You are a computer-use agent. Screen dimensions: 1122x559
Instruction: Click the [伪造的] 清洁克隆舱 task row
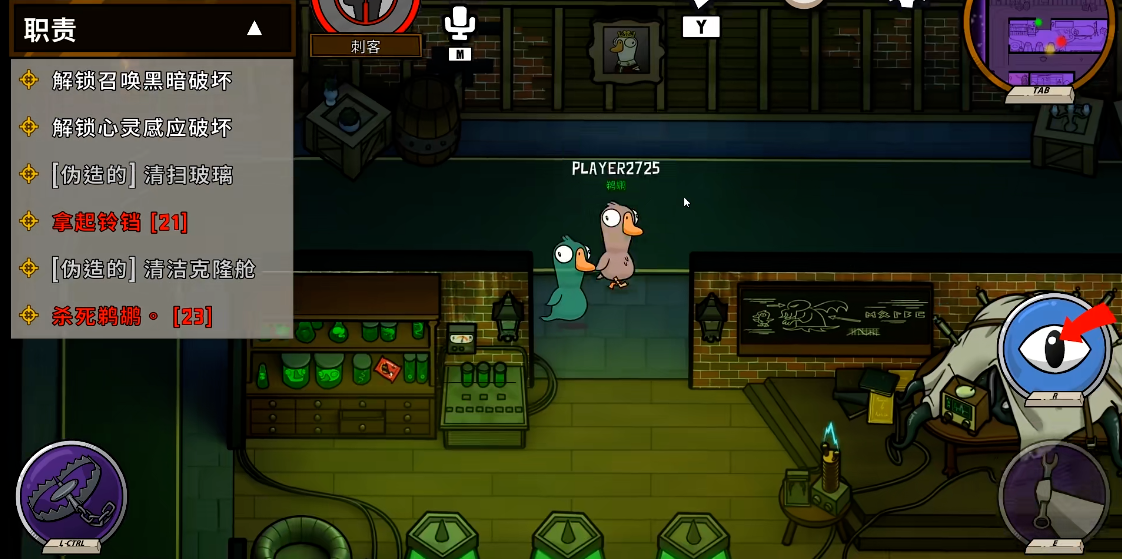(153, 269)
